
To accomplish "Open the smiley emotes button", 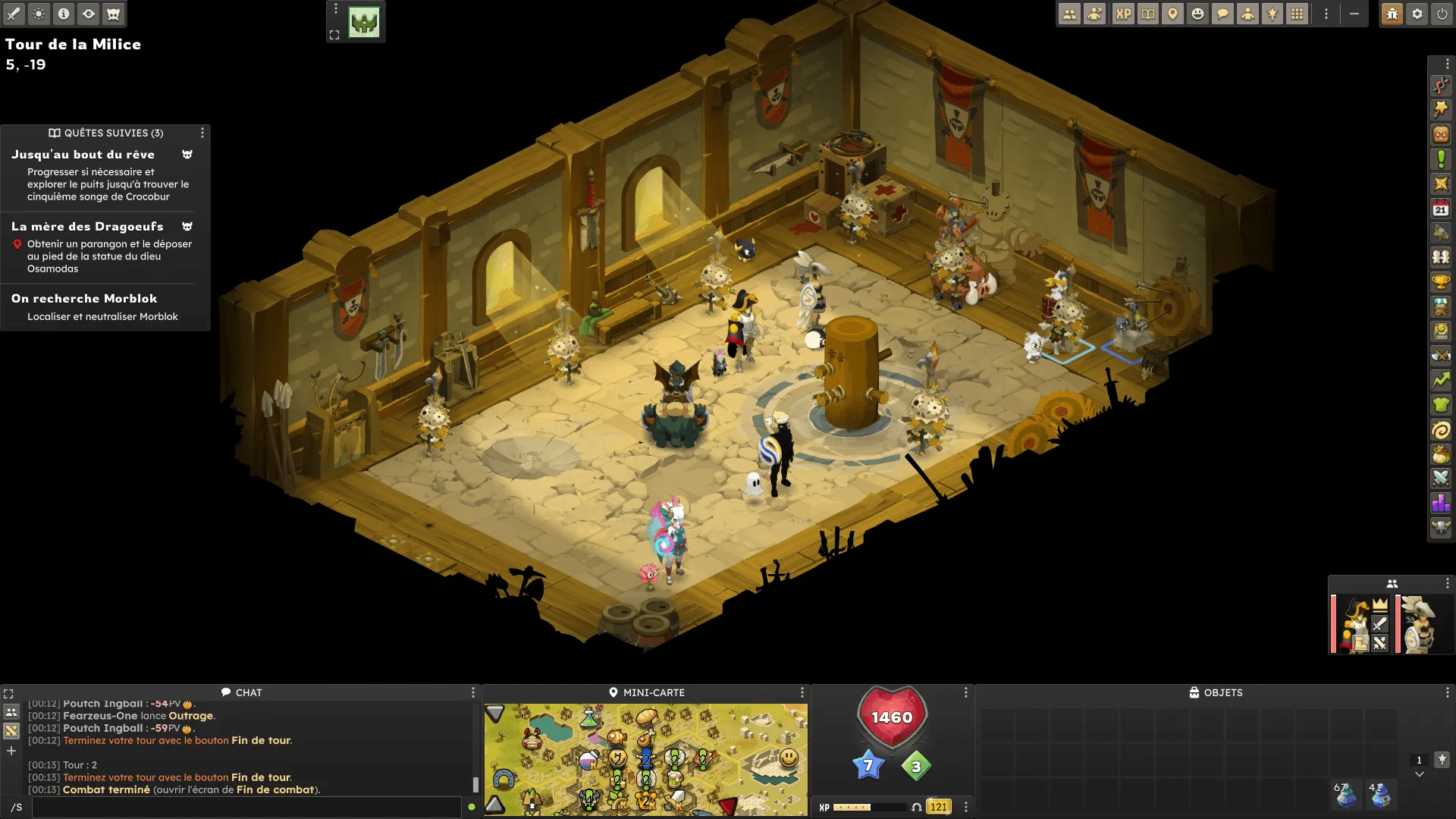I will click(x=1197, y=14).
